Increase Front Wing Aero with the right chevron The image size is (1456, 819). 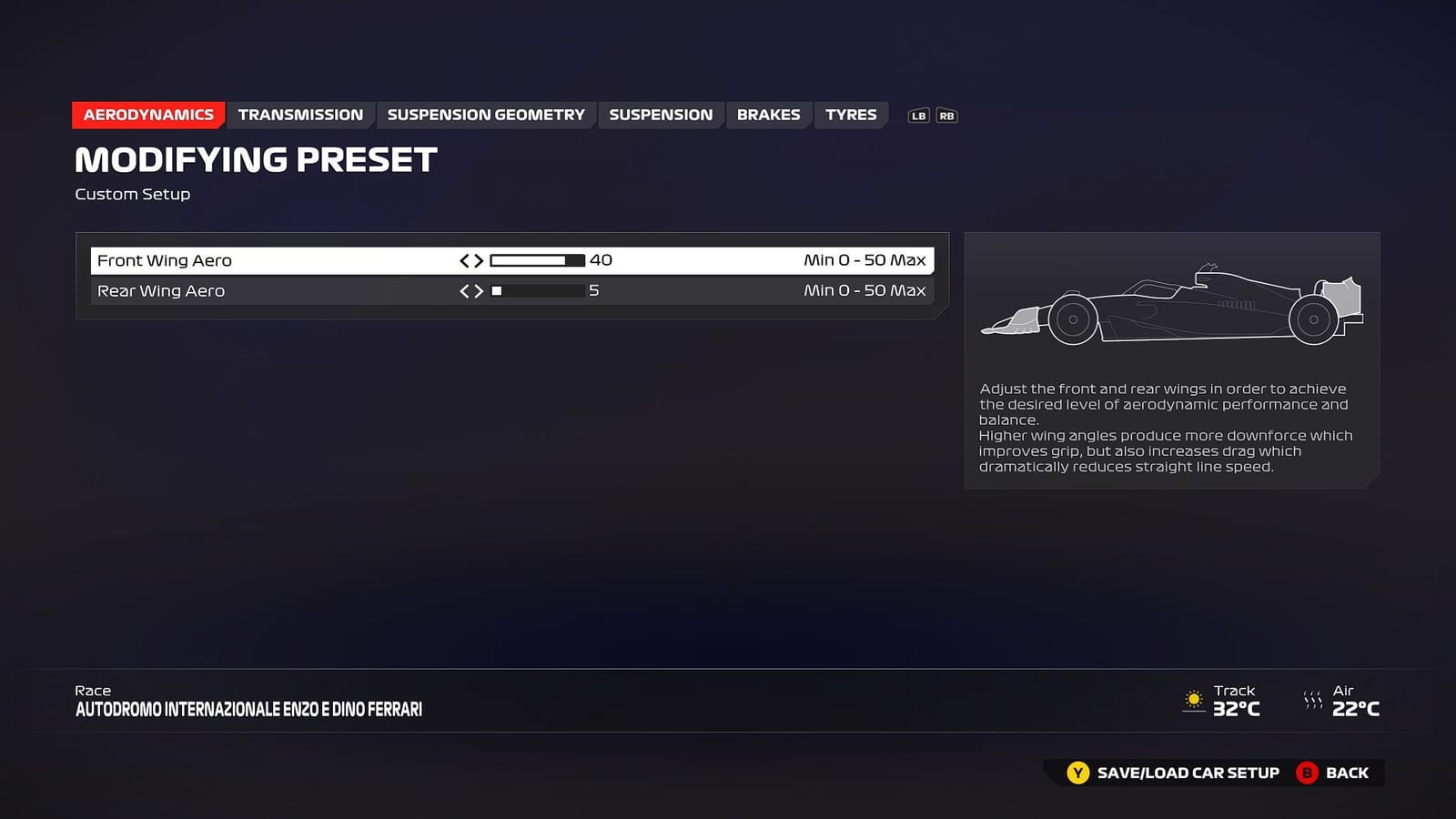[480, 260]
